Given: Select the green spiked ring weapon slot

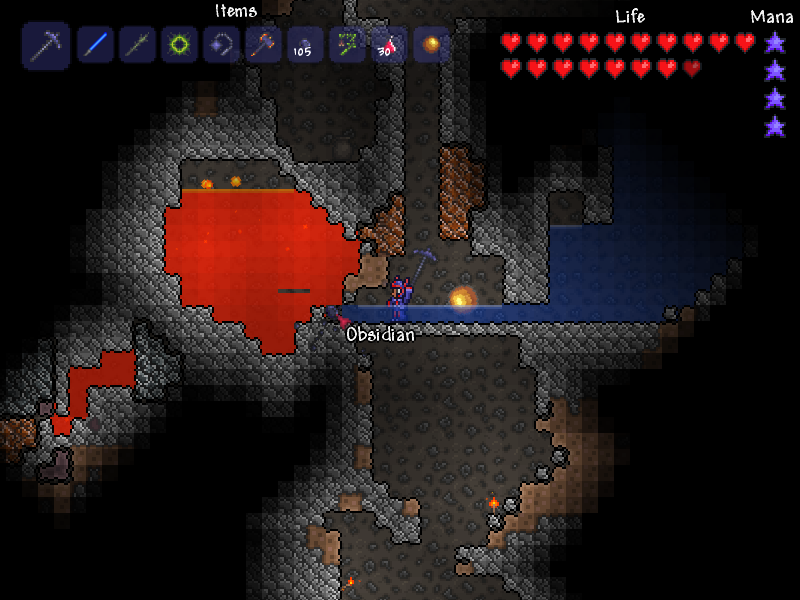Looking at the screenshot, I should tap(180, 45).
